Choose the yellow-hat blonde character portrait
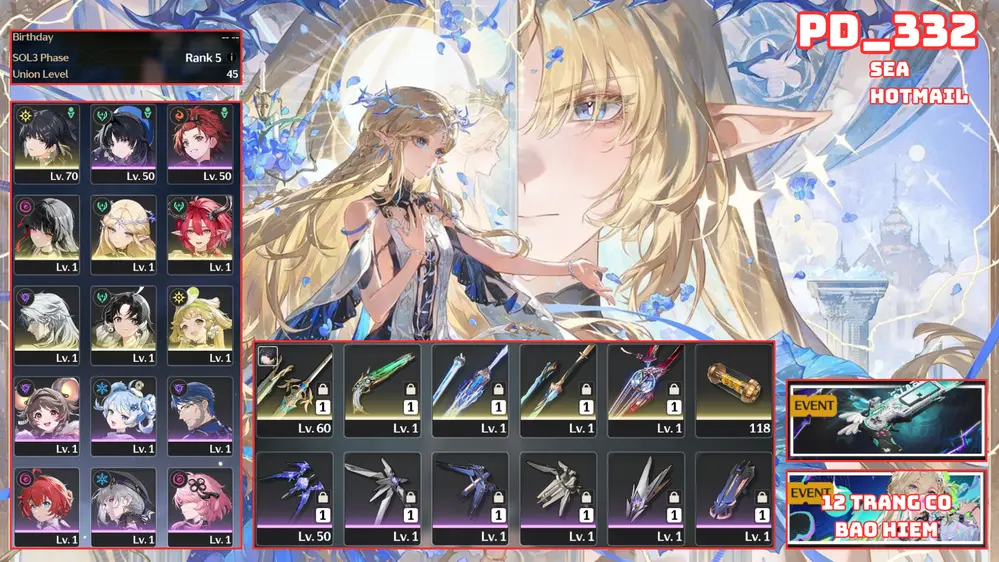Screen dimensions: 999x562 coord(200,325)
